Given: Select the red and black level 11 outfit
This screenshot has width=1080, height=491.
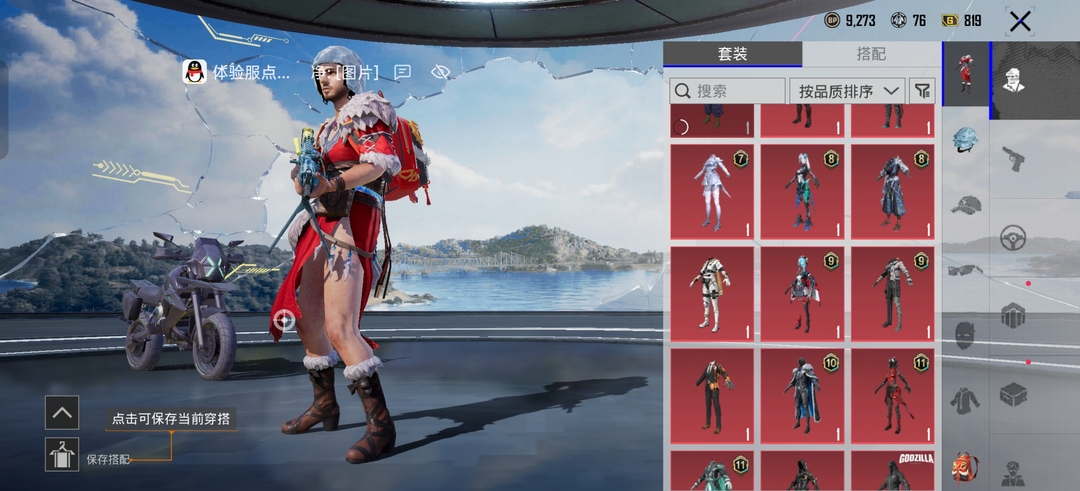Looking at the screenshot, I should coord(892,396).
